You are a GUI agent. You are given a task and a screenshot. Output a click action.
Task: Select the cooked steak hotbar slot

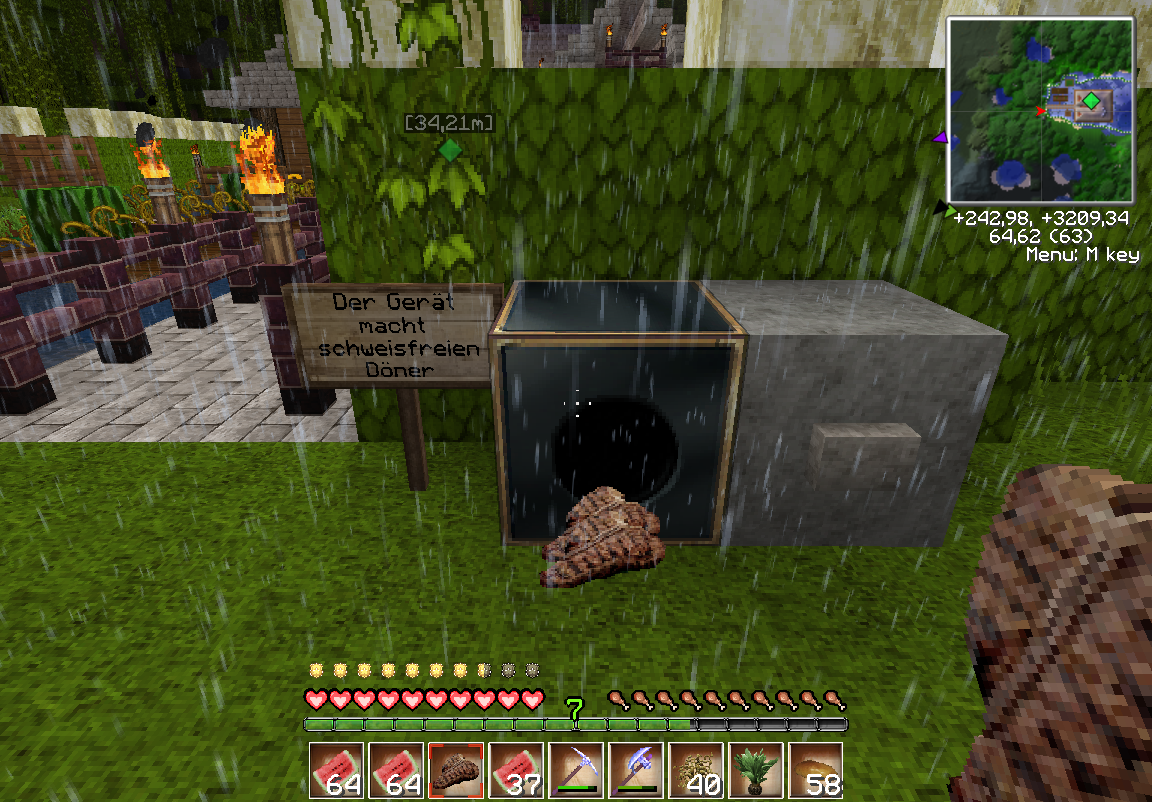pyautogui.click(x=456, y=770)
